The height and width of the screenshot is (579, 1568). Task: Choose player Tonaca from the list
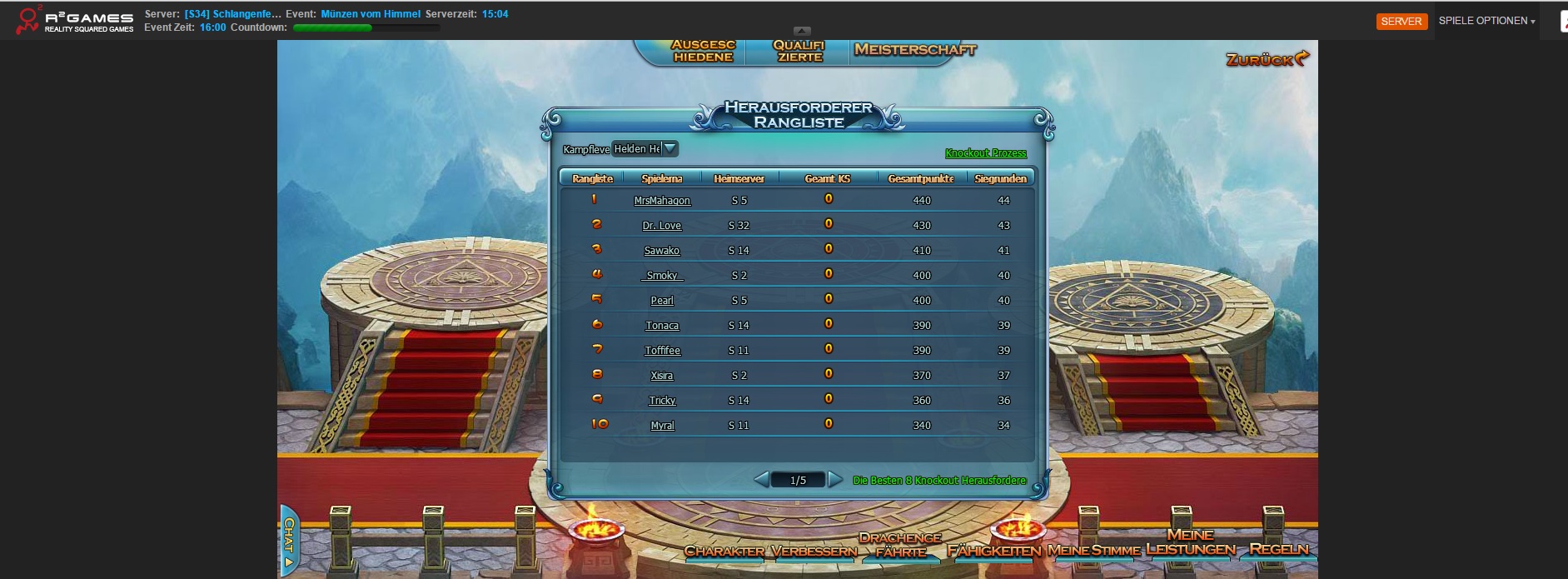[x=662, y=326]
